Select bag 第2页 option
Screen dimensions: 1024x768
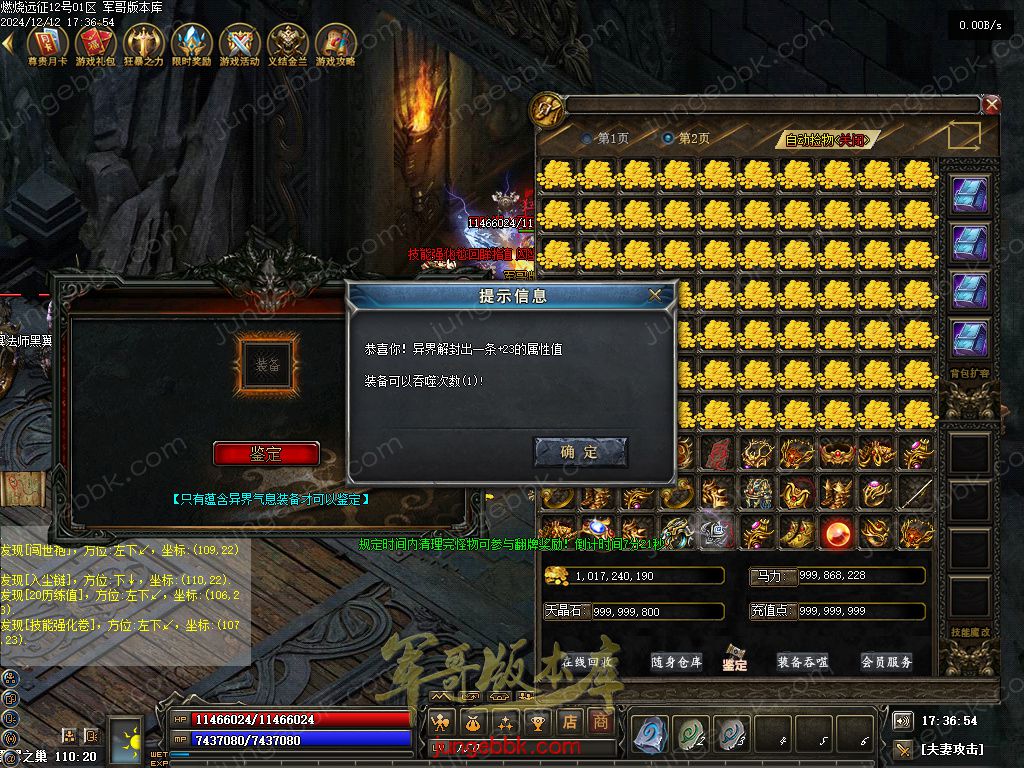668,138
